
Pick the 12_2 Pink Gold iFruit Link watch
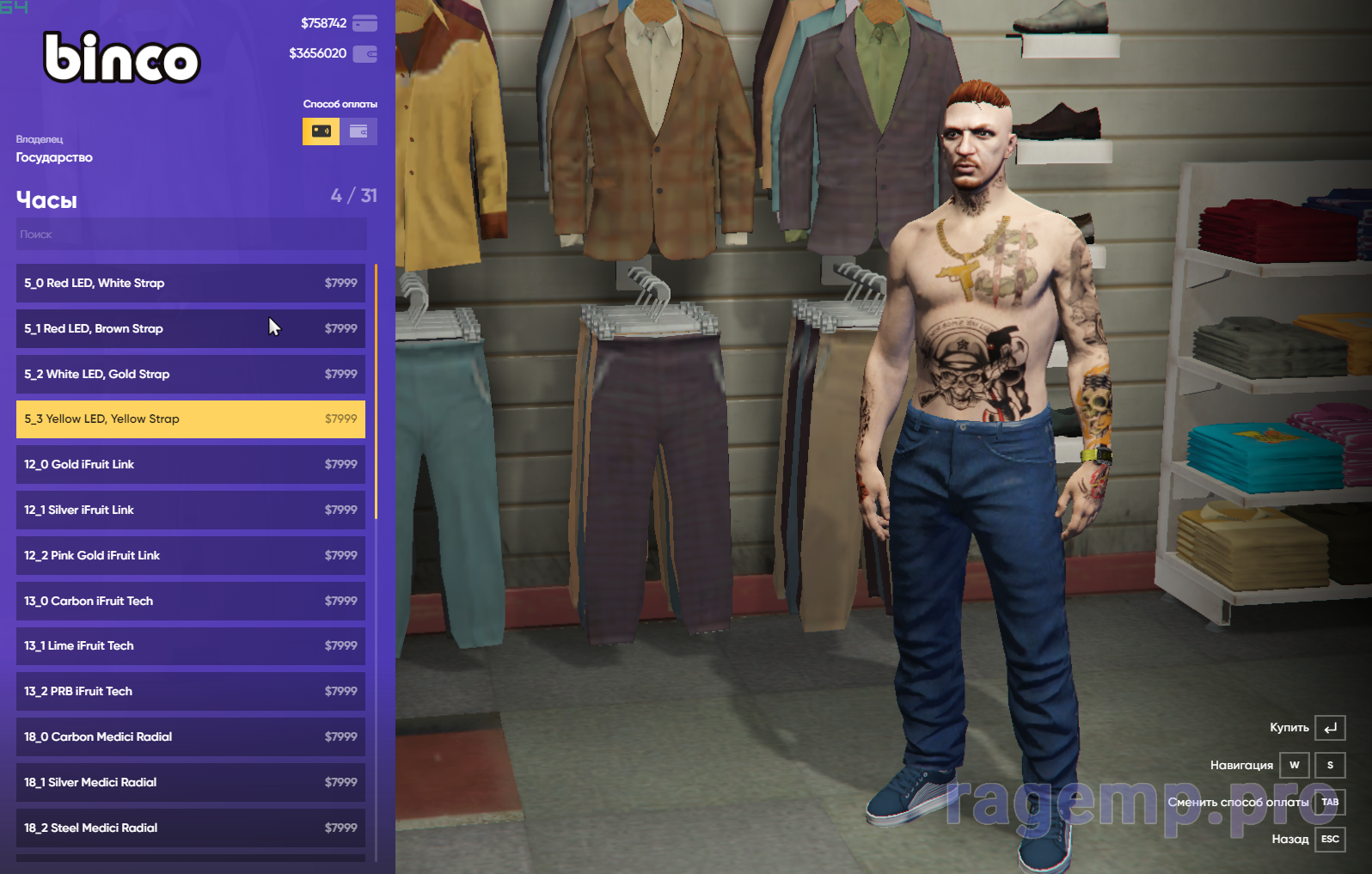(190, 555)
